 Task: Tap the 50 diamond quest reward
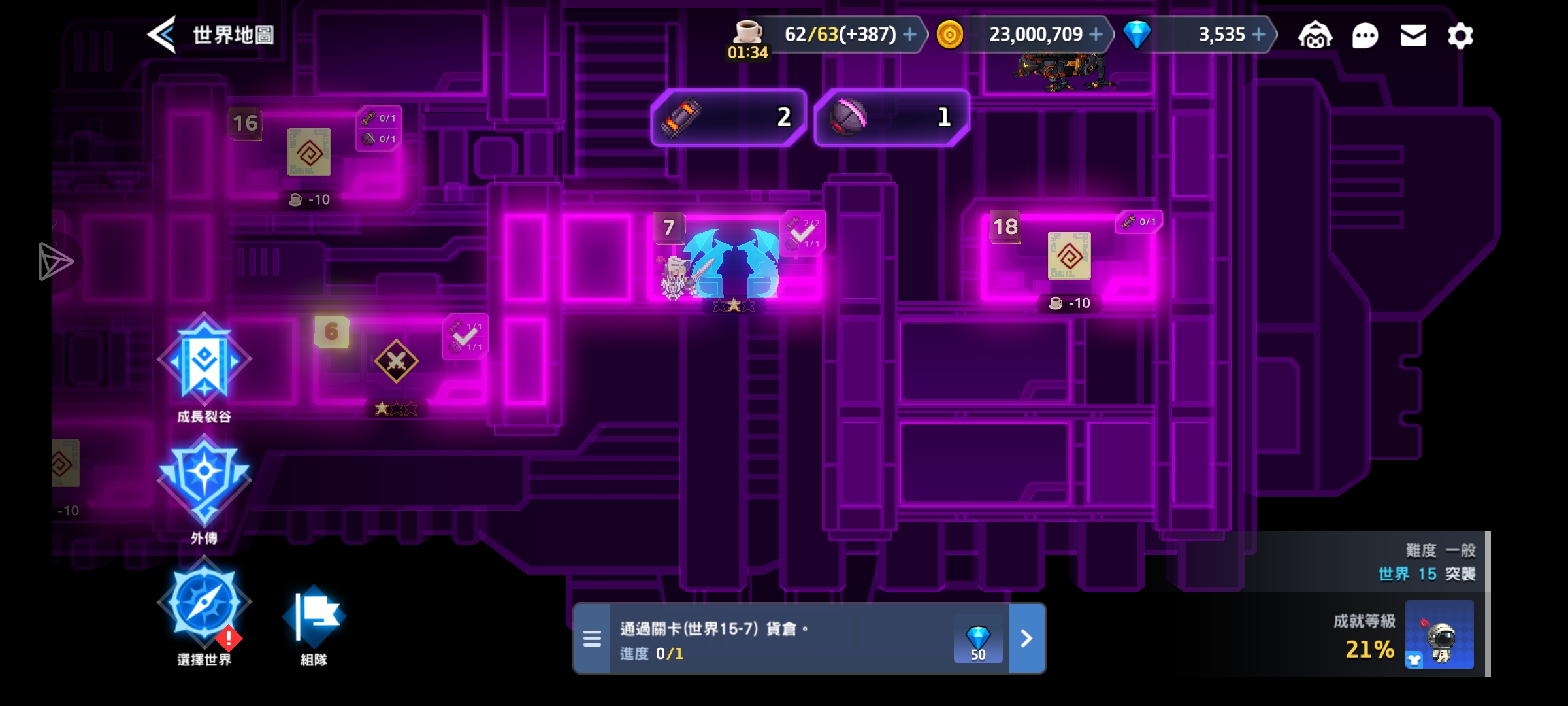pyautogui.click(x=978, y=638)
